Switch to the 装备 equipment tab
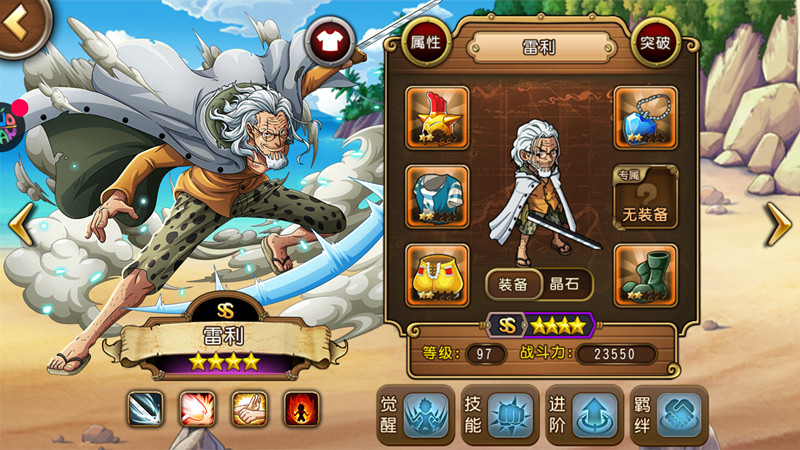Screen dimensions: 800x450 [x=514, y=284]
